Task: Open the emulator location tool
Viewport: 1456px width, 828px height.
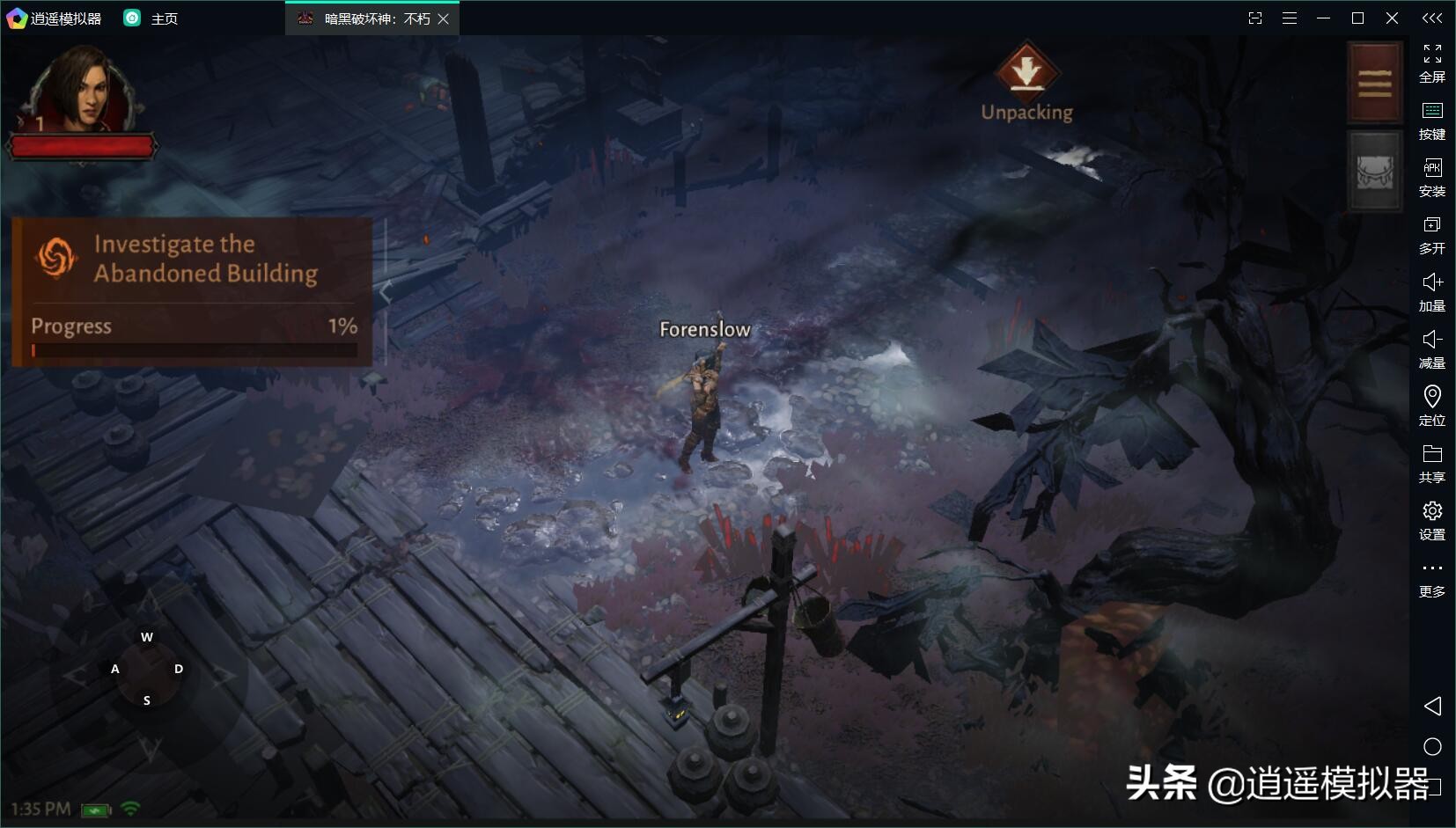Action: pyautogui.click(x=1432, y=407)
